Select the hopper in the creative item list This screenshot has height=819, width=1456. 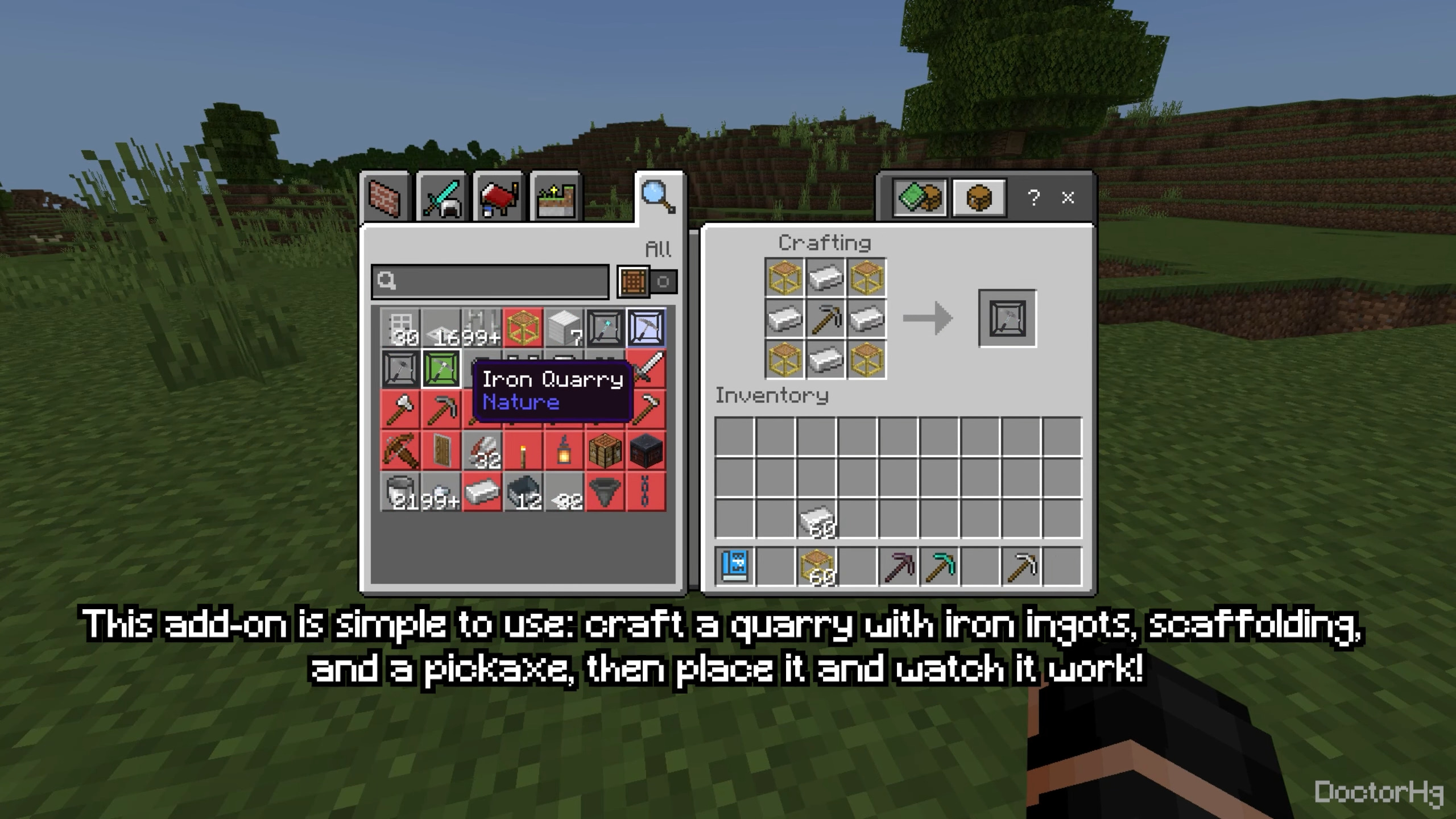[x=605, y=492]
